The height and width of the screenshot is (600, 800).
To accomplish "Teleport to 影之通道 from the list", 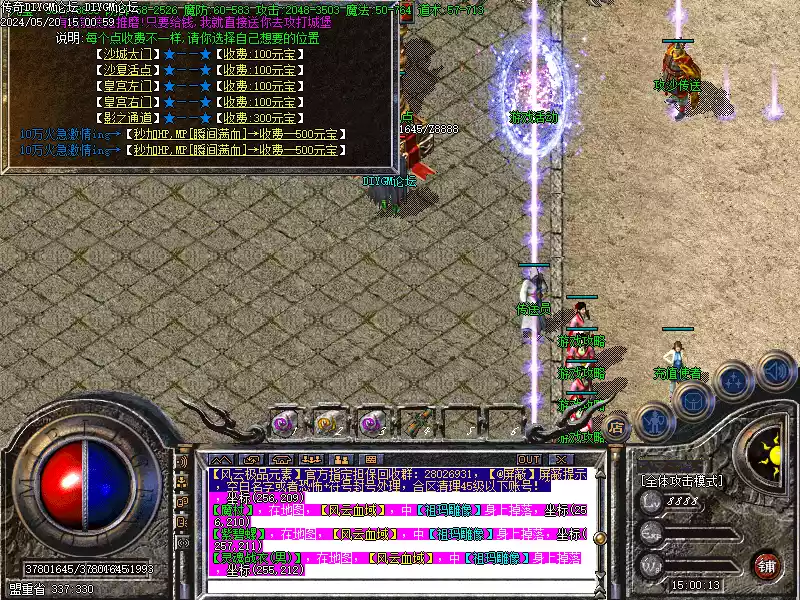I will [128, 118].
